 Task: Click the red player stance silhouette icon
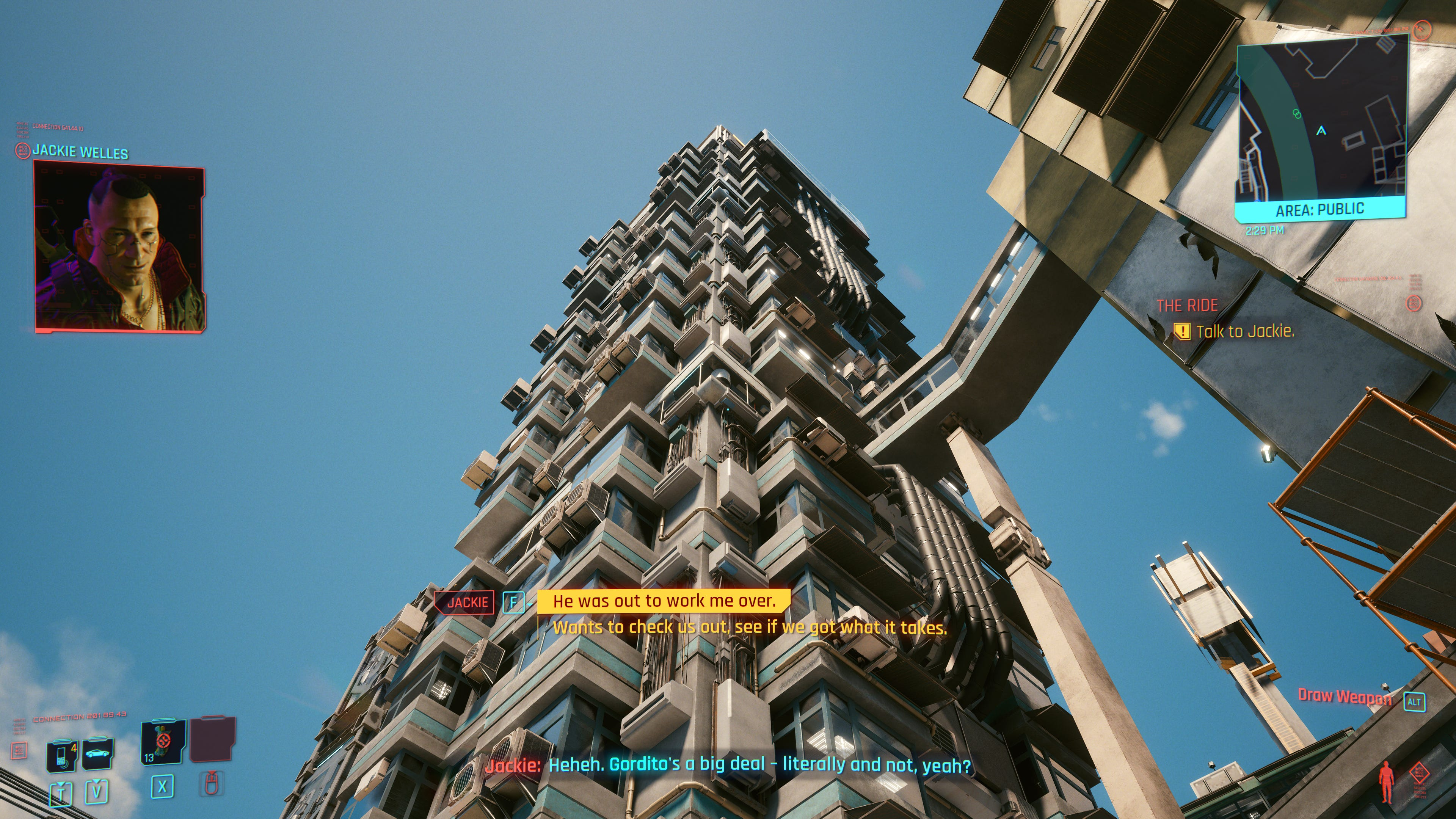pos(1386,782)
